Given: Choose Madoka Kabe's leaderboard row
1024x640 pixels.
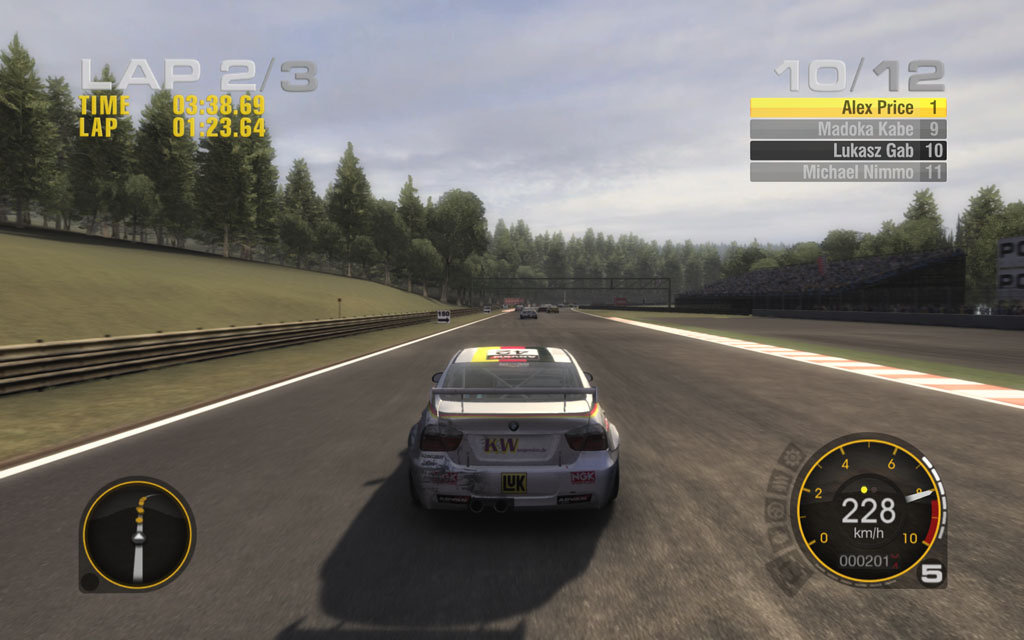Looking at the screenshot, I should pyautogui.click(x=848, y=129).
